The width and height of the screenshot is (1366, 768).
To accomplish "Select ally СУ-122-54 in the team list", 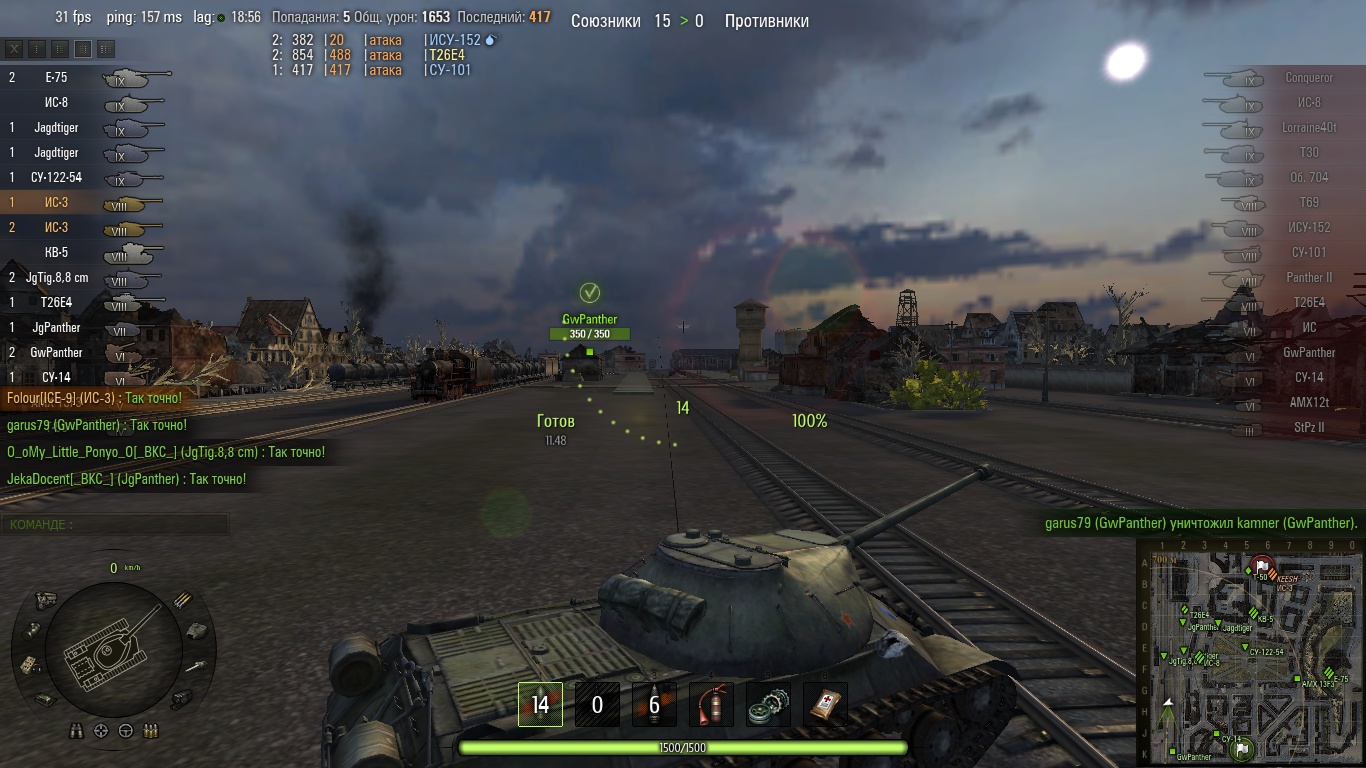I will [57, 177].
